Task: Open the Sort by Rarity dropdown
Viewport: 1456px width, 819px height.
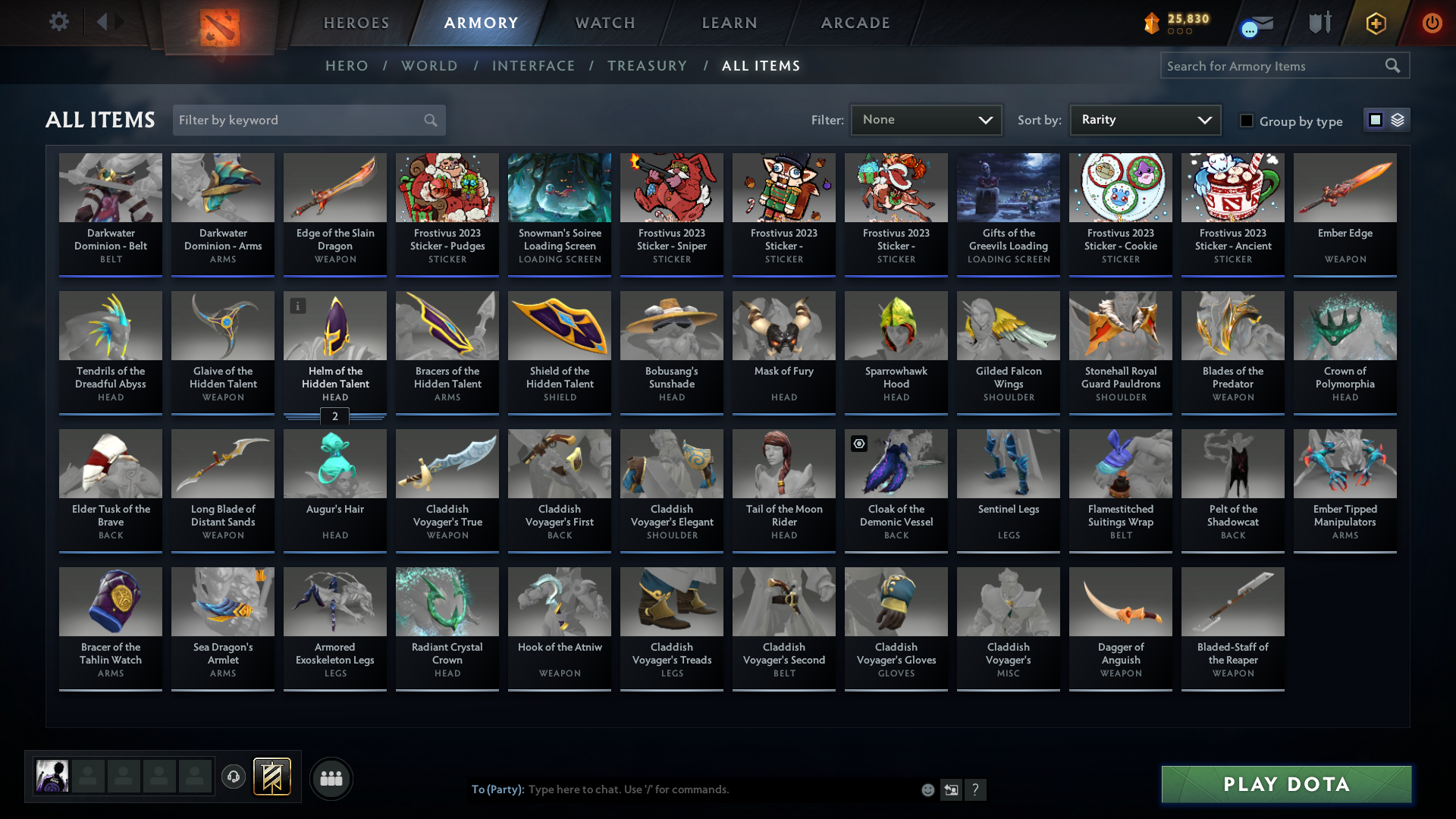Action: tap(1144, 119)
